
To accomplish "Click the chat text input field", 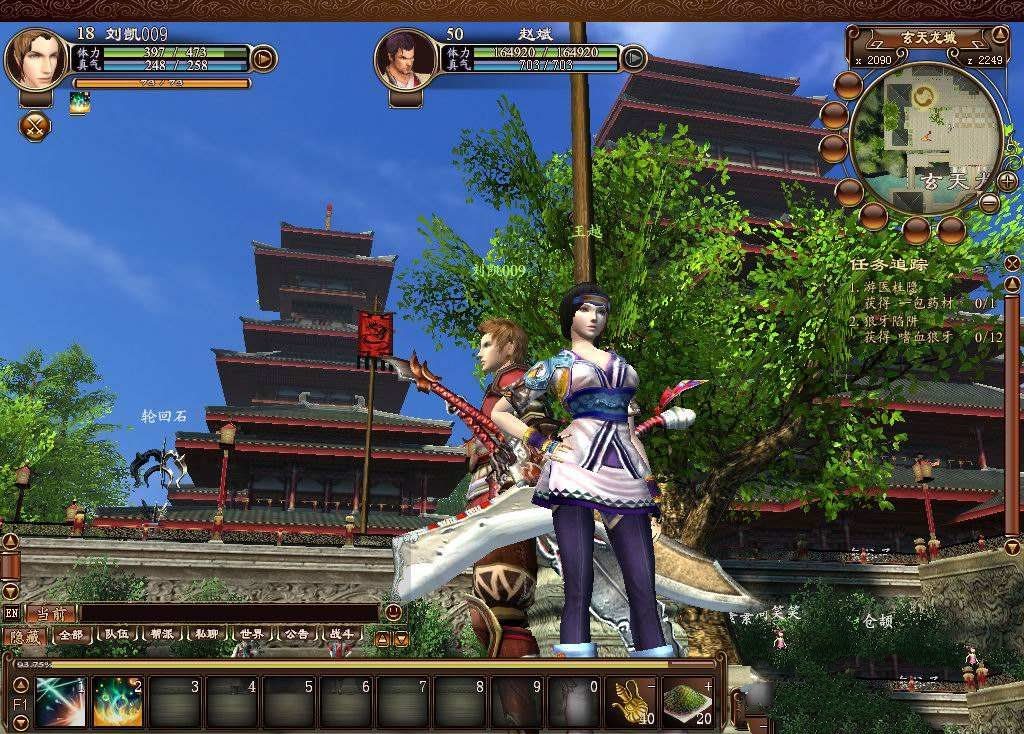I will click(230, 613).
